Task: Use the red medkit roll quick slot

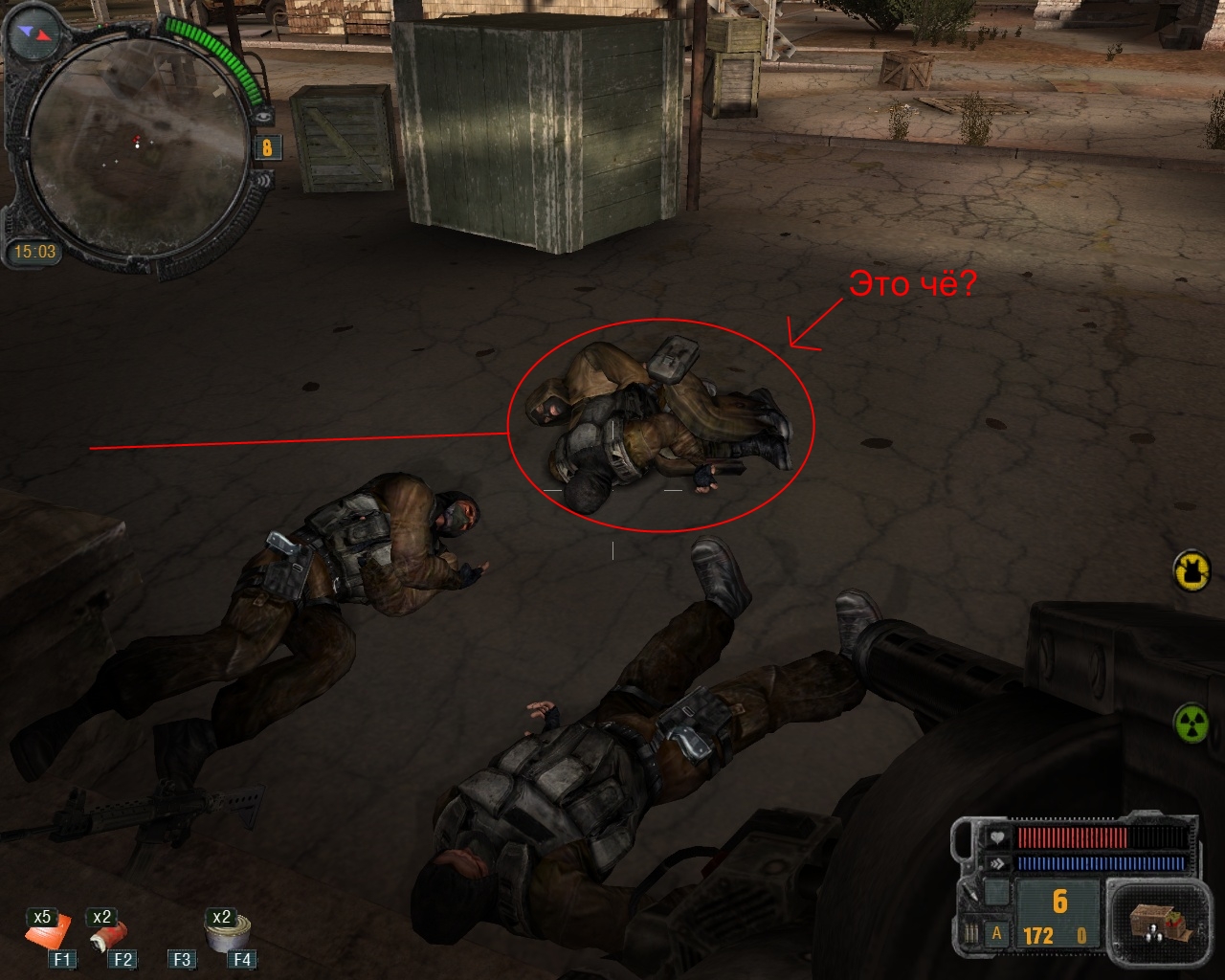Action: pyautogui.click(x=105, y=934)
